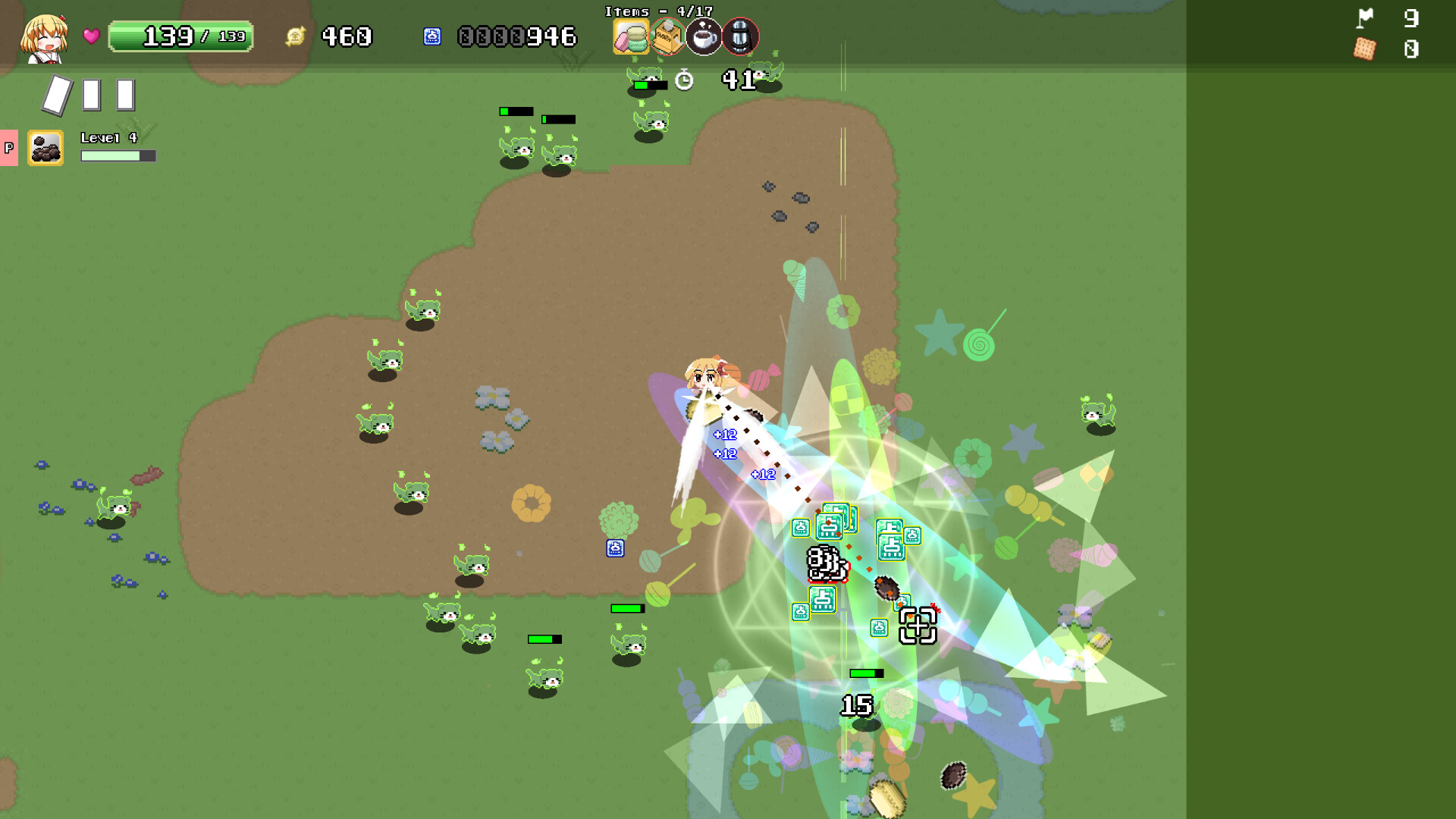Click the blue item pickup on the field
Image resolution: width=1456 pixels, height=819 pixels.
pos(614,548)
